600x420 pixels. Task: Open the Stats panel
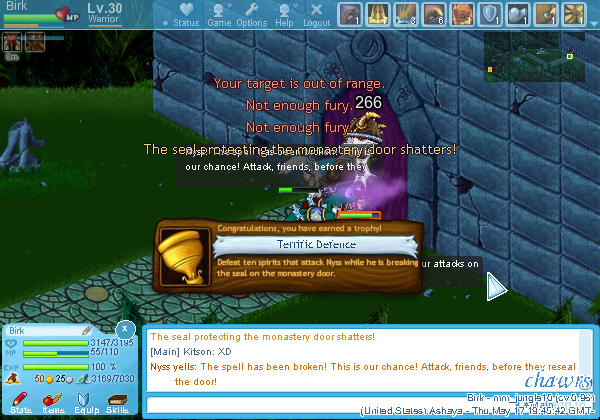(21, 401)
